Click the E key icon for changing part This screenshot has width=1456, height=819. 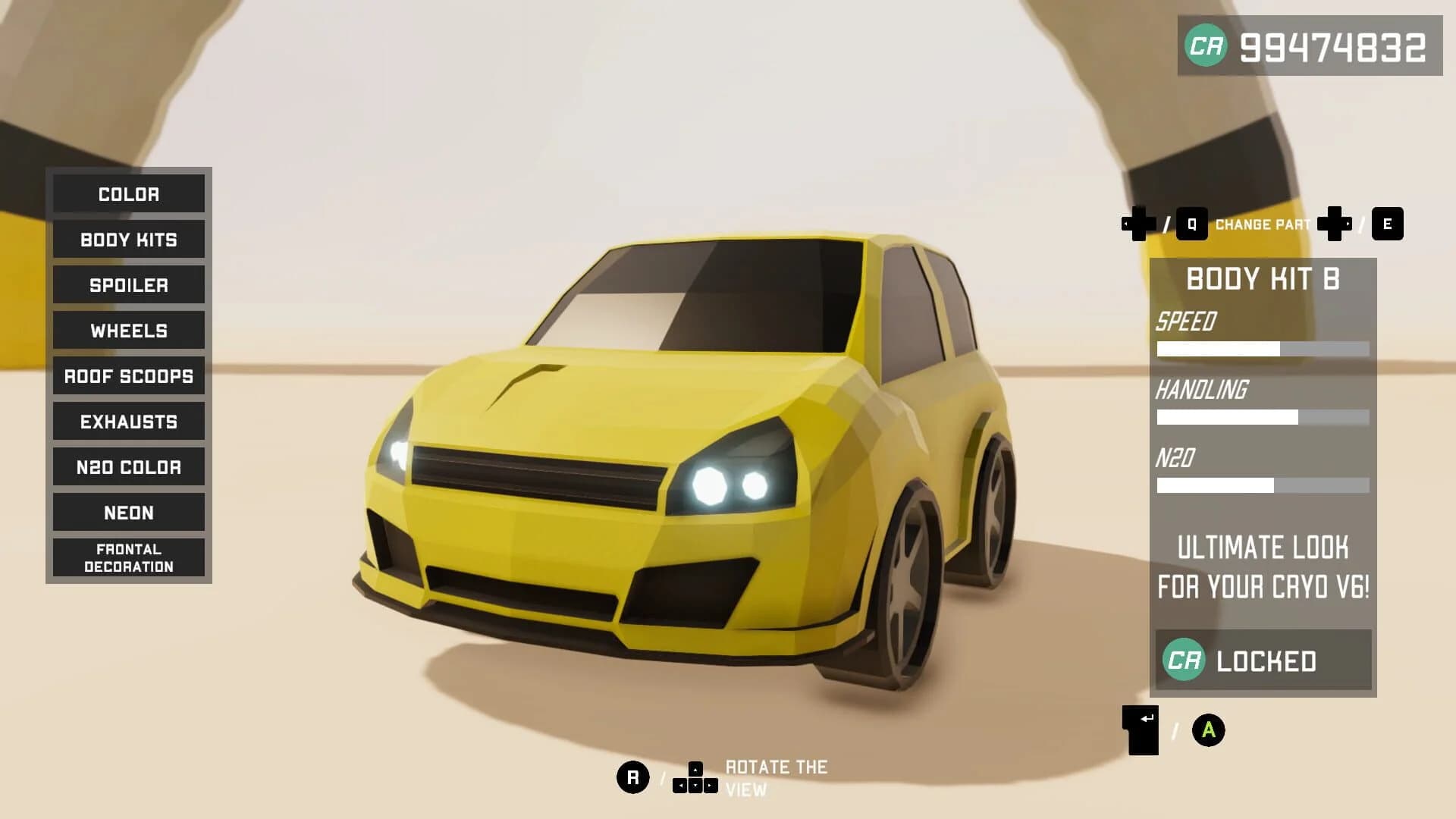pos(1389,225)
